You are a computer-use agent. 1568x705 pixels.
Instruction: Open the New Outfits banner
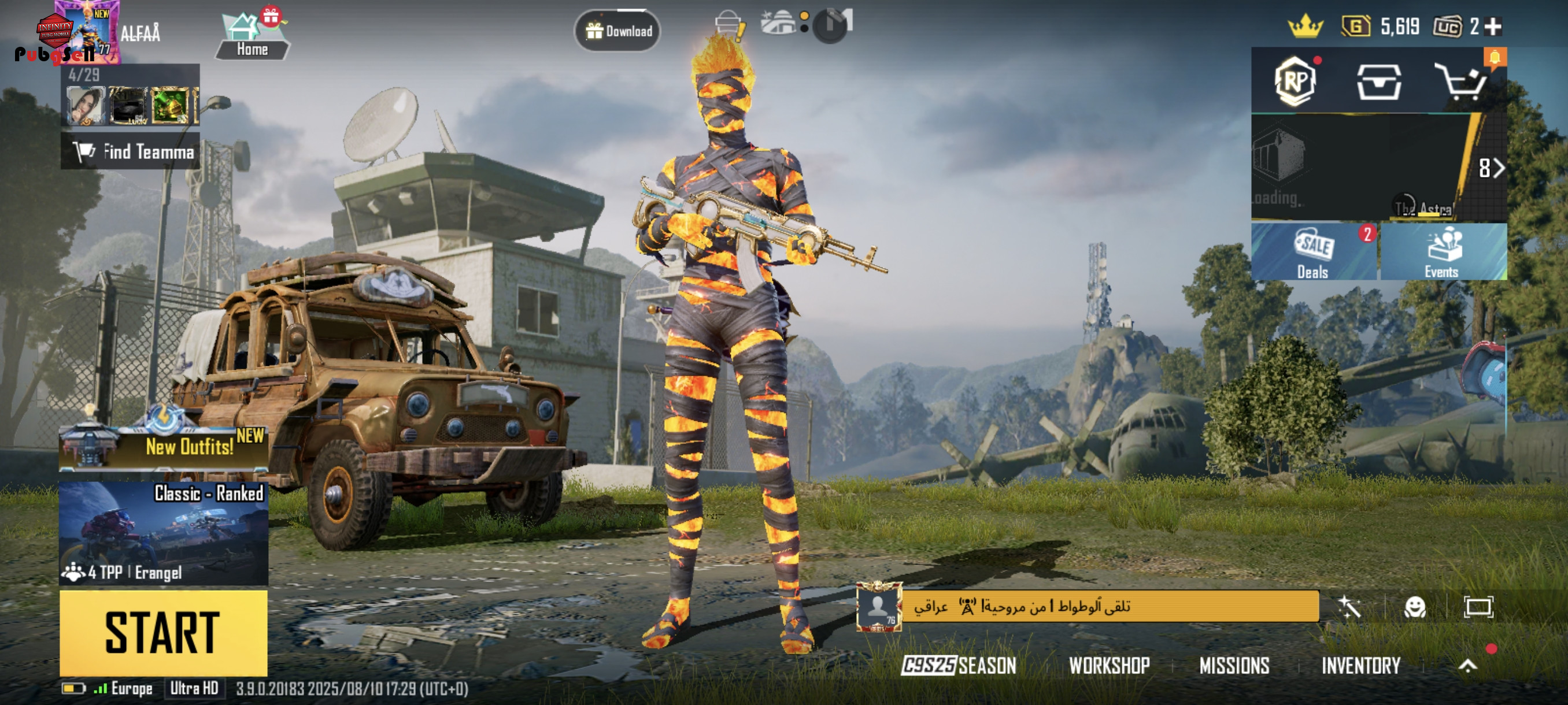pyautogui.click(x=163, y=446)
